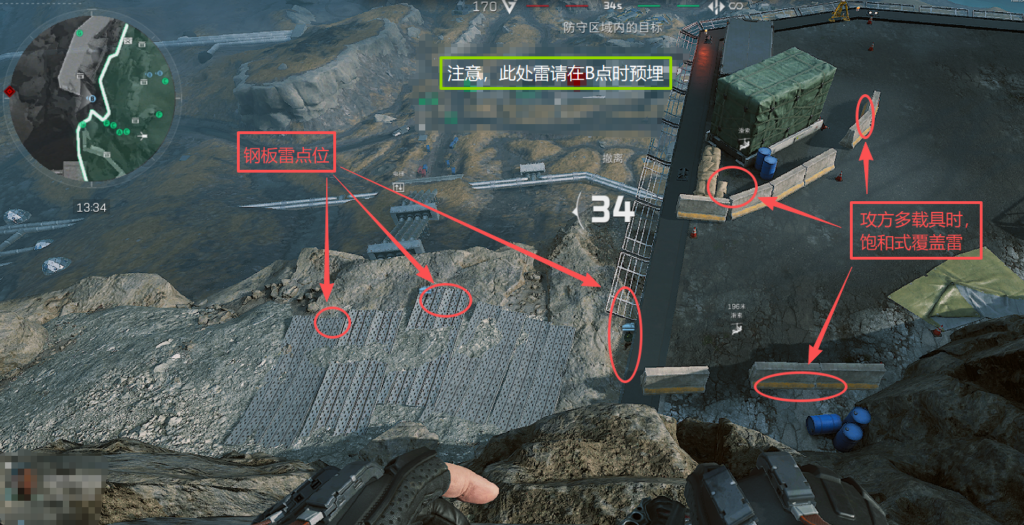Select the attacking team emblem beside 170
This screenshot has height=525, width=1024.
pos(510,7)
